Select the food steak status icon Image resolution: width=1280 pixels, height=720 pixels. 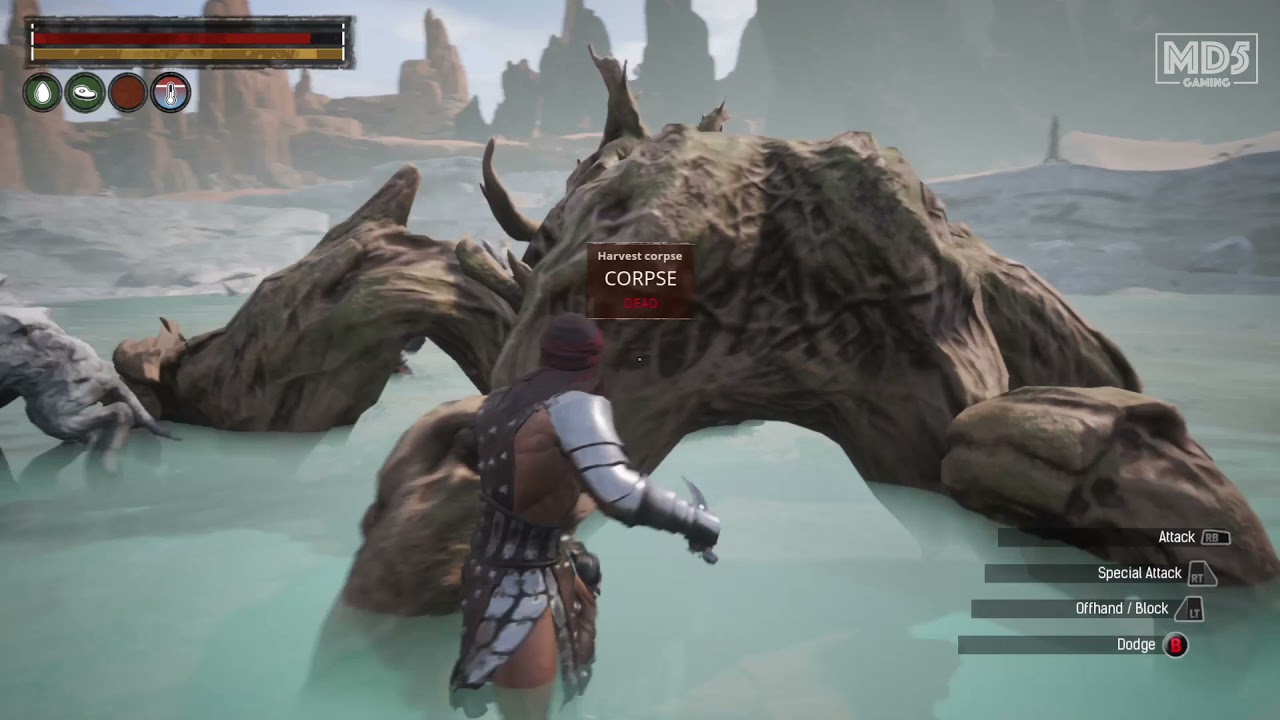click(85, 93)
